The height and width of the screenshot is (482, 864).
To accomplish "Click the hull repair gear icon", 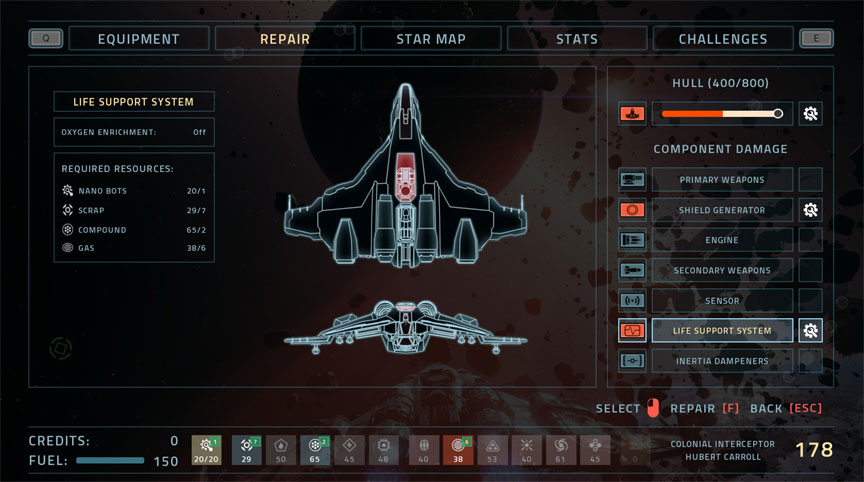I will coord(810,114).
